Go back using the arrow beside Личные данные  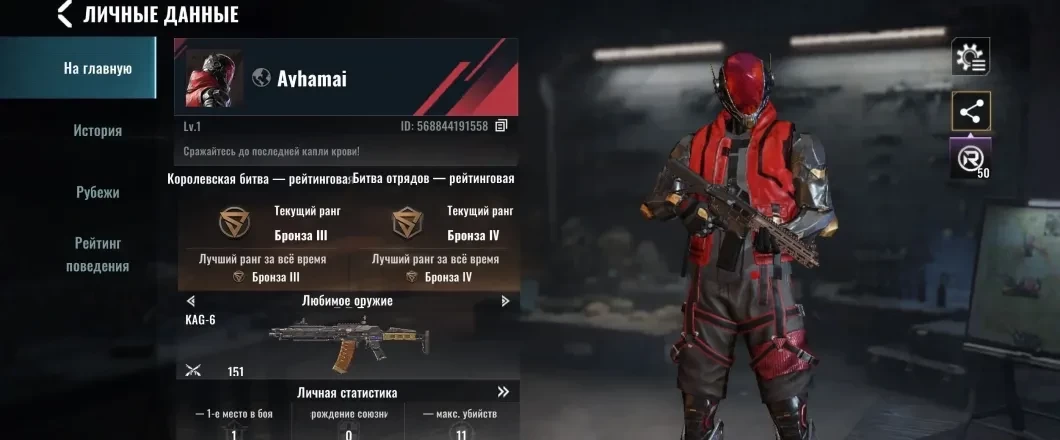pyautogui.click(x=65, y=14)
